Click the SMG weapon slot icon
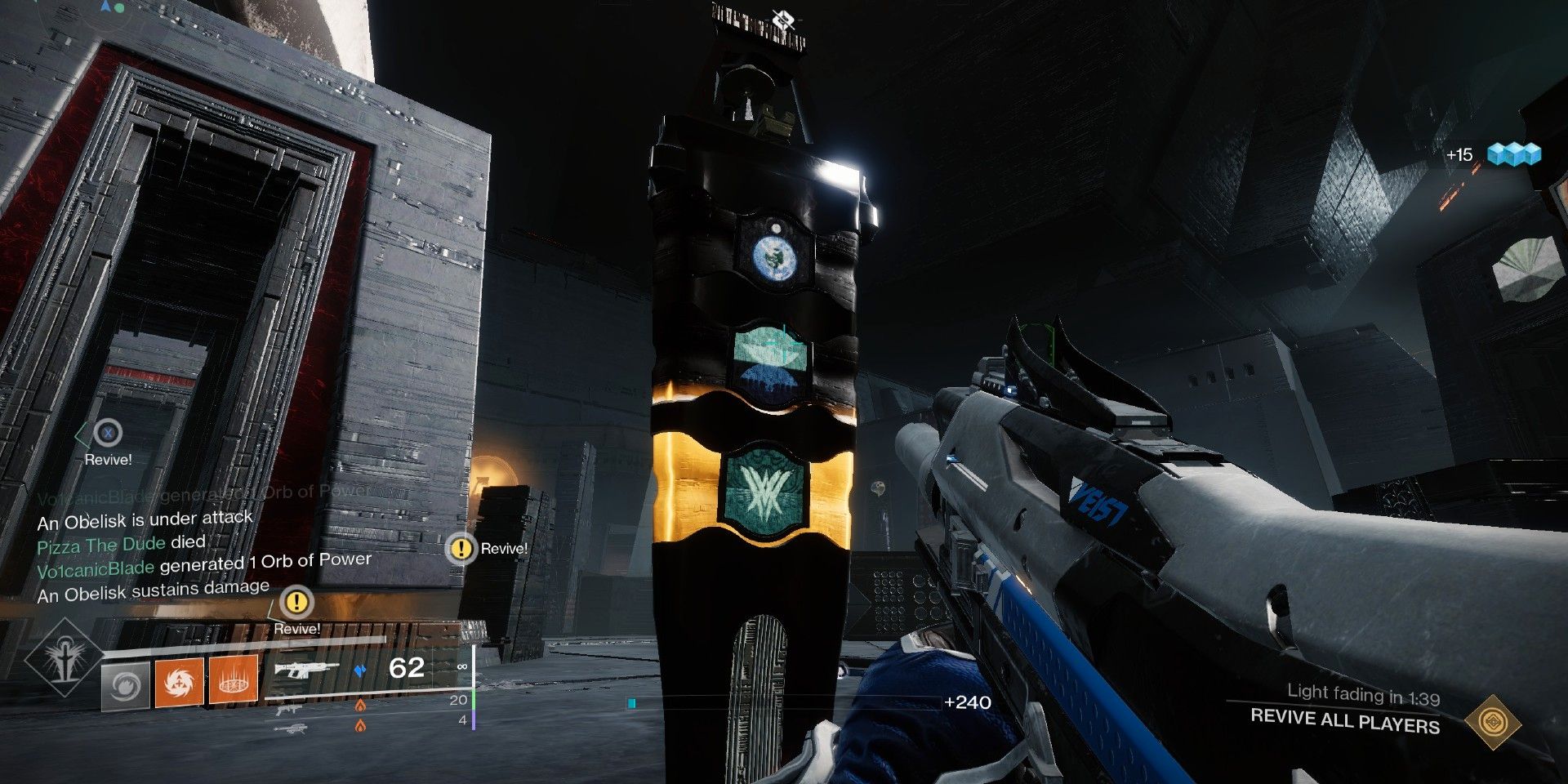Image resolution: width=1568 pixels, height=784 pixels. (287, 710)
